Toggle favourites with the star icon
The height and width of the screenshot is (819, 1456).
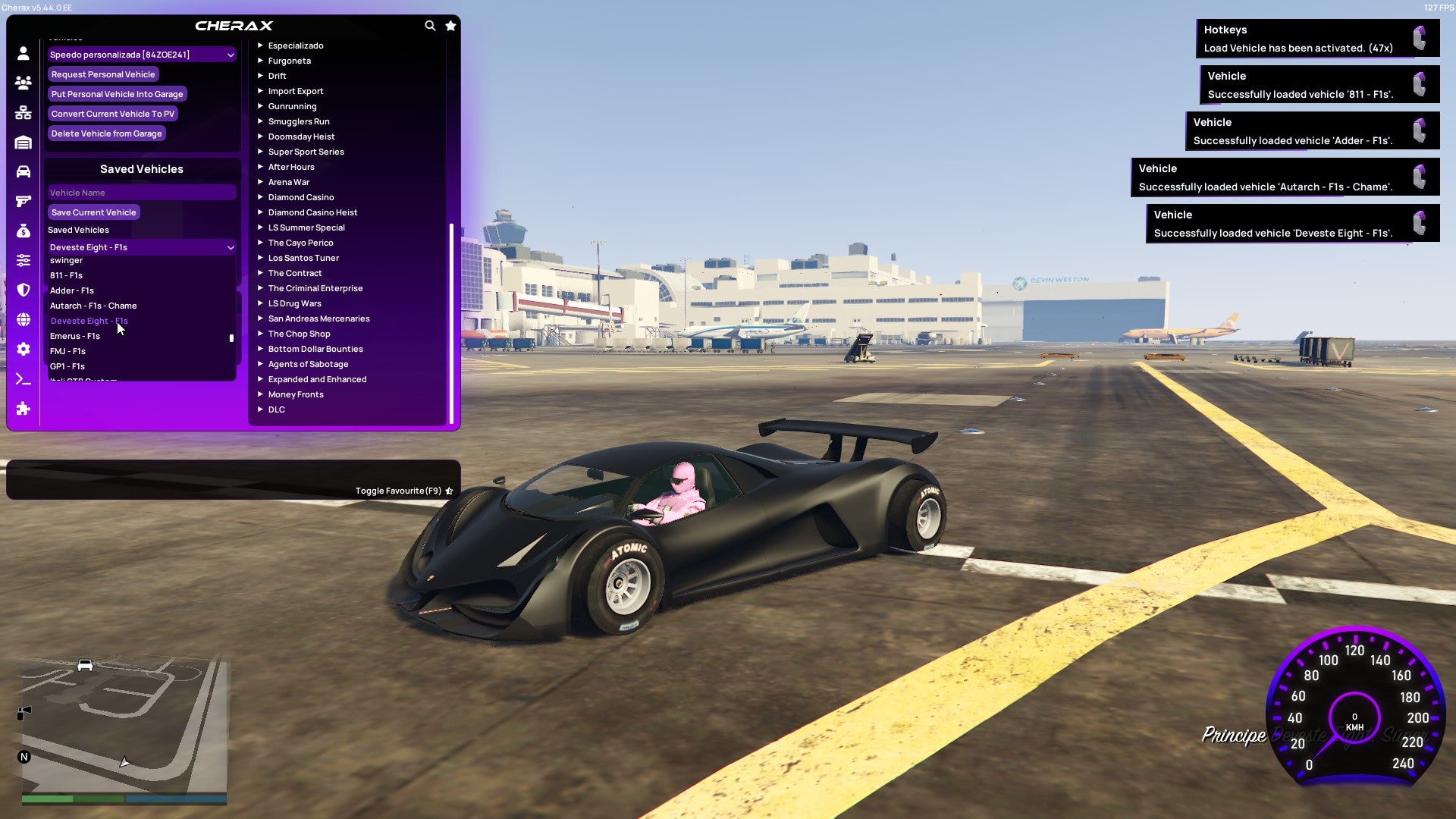pyautogui.click(x=450, y=25)
